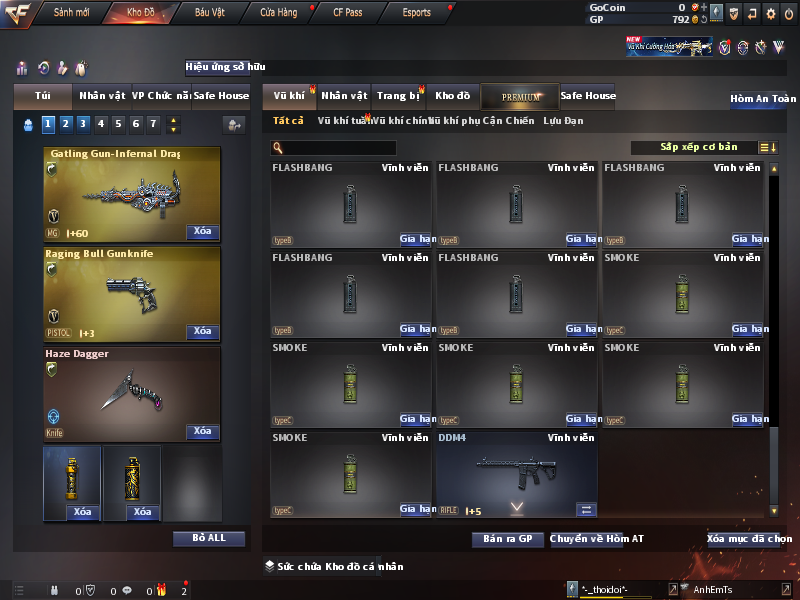The image size is (800, 600).
Task: Click the Bỏ ALL button
Action: point(209,538)
